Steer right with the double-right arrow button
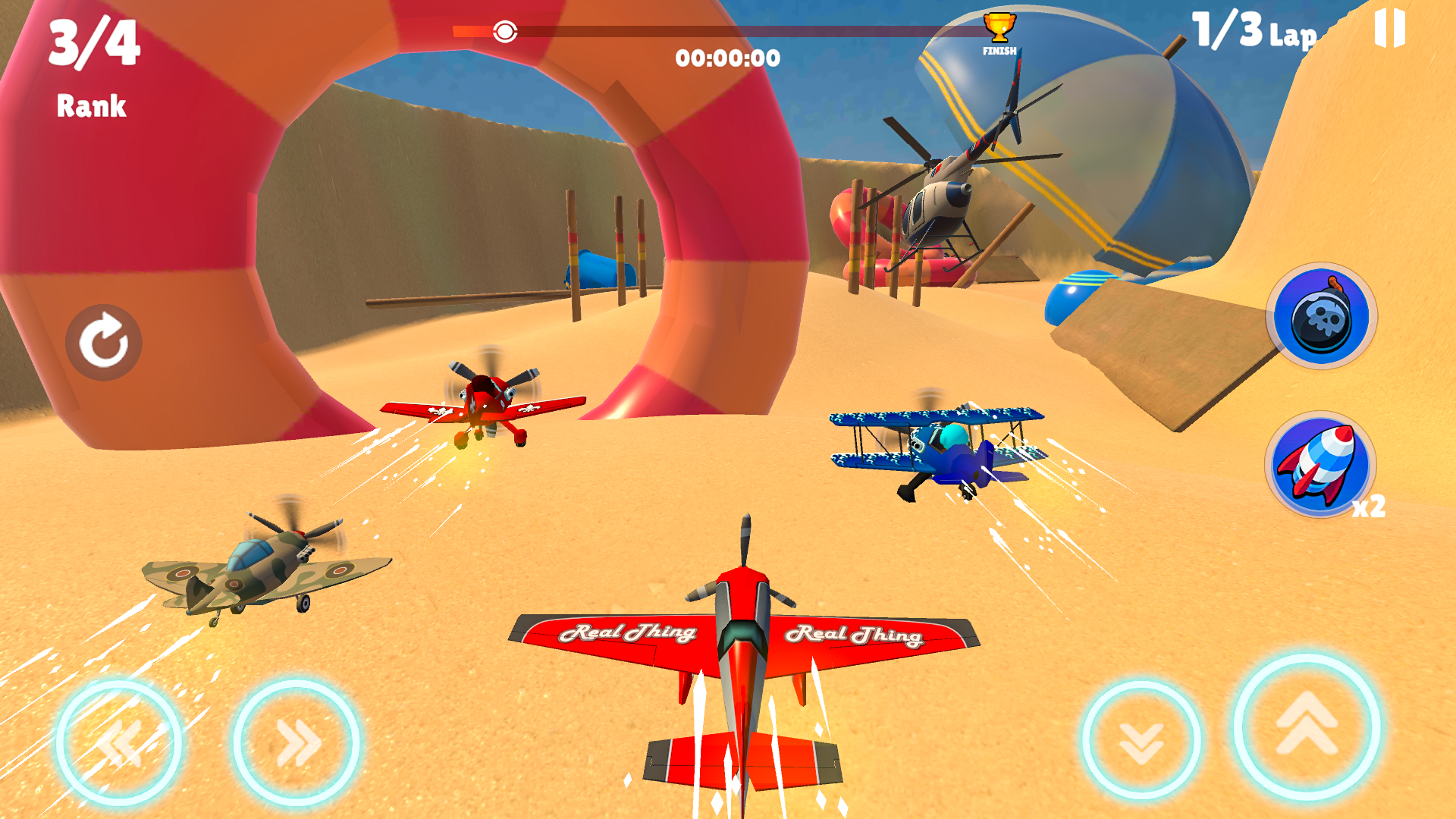The image size is (1456, 819). point(297,742)
